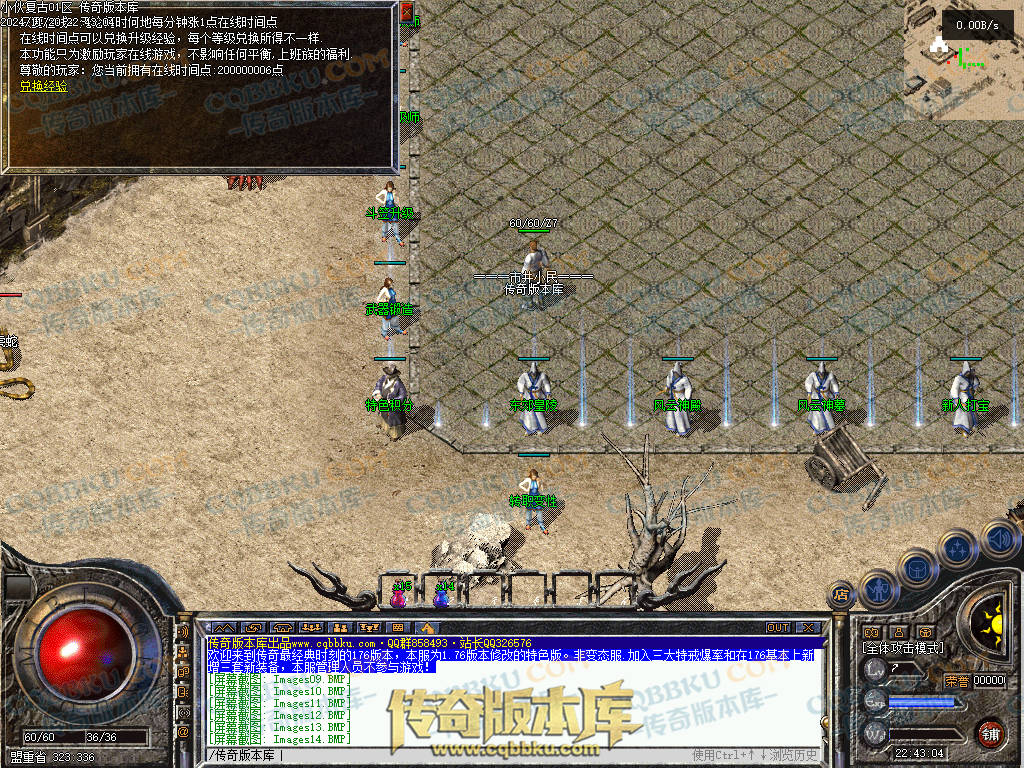Click the X button beside OUT
This screenshot has height=768, width=1024.
pyautogui.click(x=808, y=628)
